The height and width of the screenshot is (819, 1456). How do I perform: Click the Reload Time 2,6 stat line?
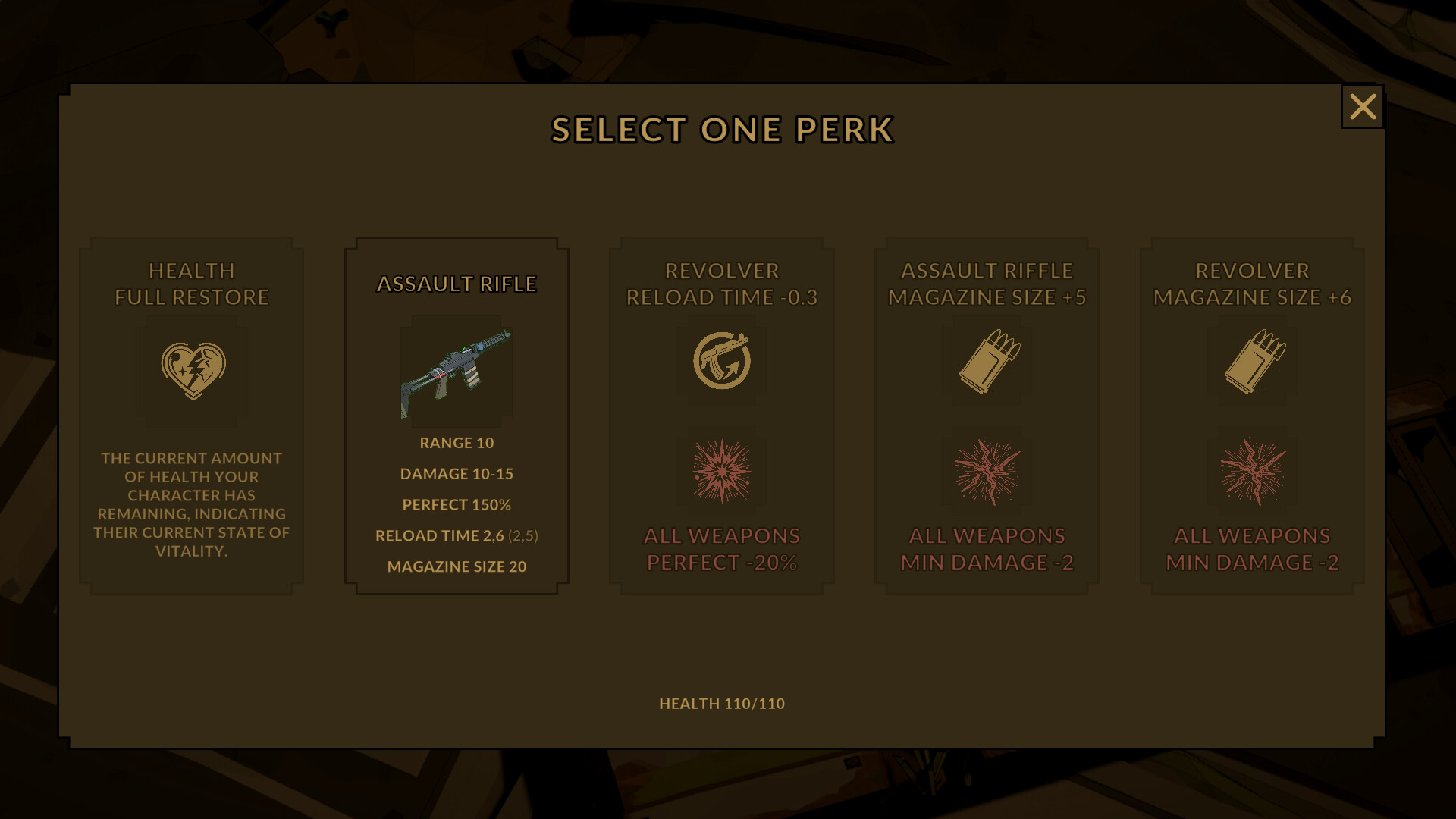(456, 535)
